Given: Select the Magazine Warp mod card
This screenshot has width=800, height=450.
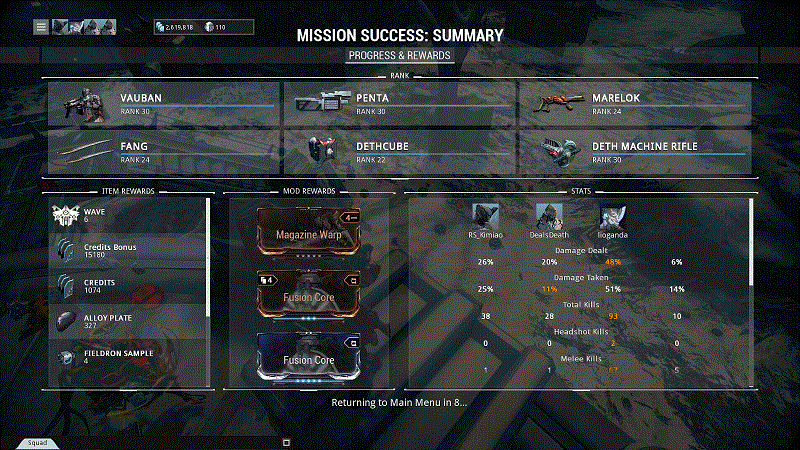Looking at the screenshot, I should click(x=309, y=233).
